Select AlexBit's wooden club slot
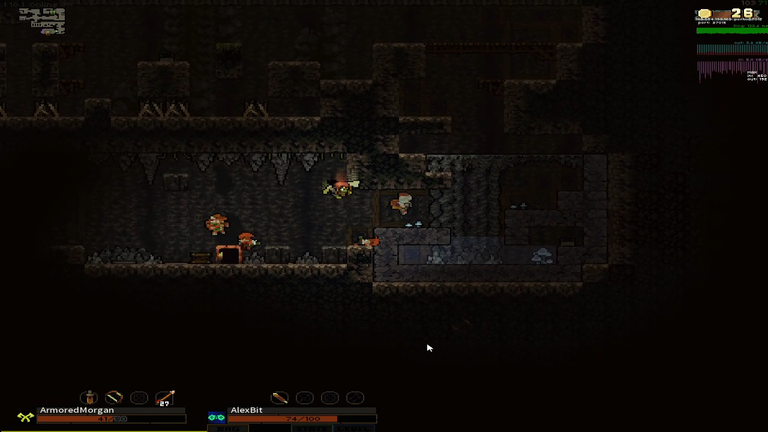768x432 pixels. [x=280, y=398]
